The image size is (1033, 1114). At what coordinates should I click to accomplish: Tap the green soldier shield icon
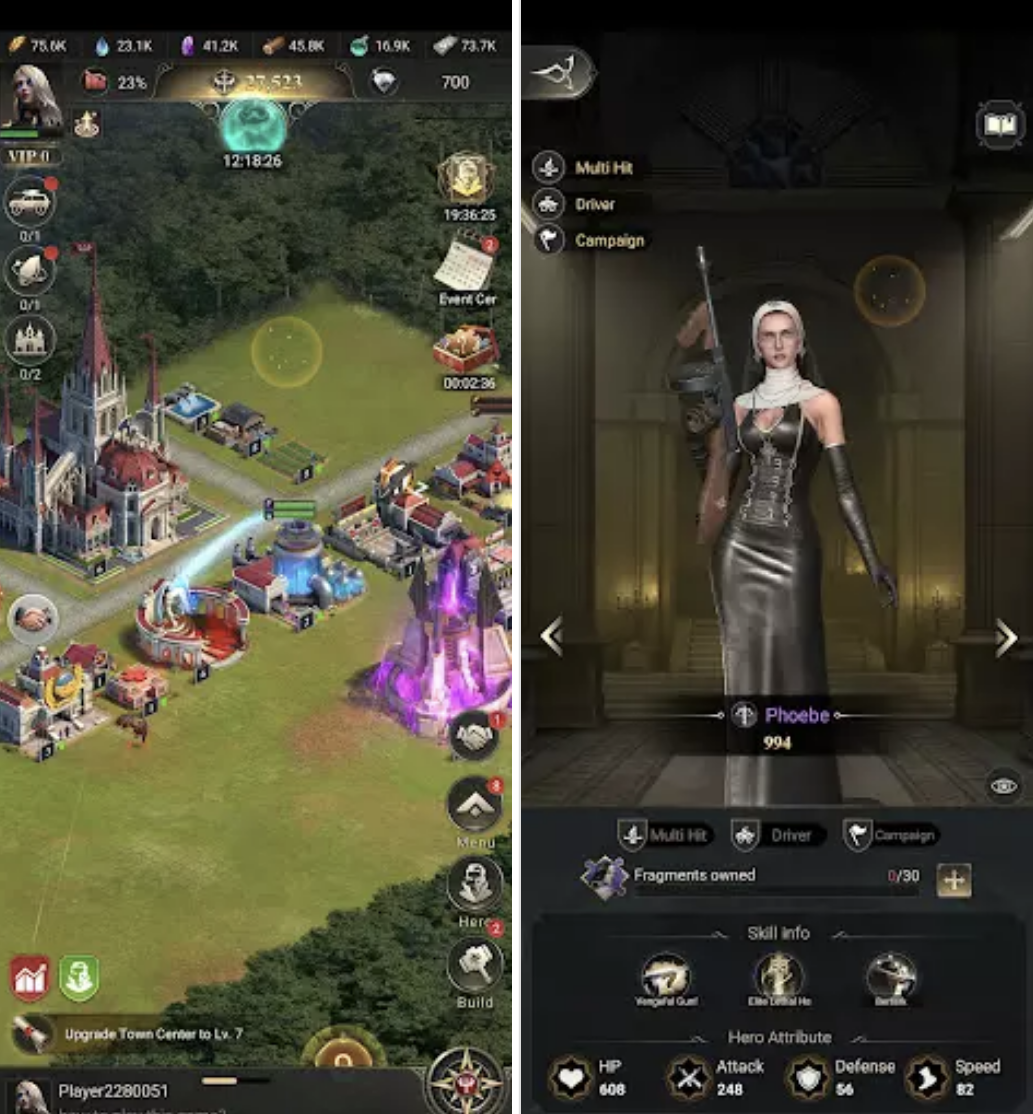(78, 978)
